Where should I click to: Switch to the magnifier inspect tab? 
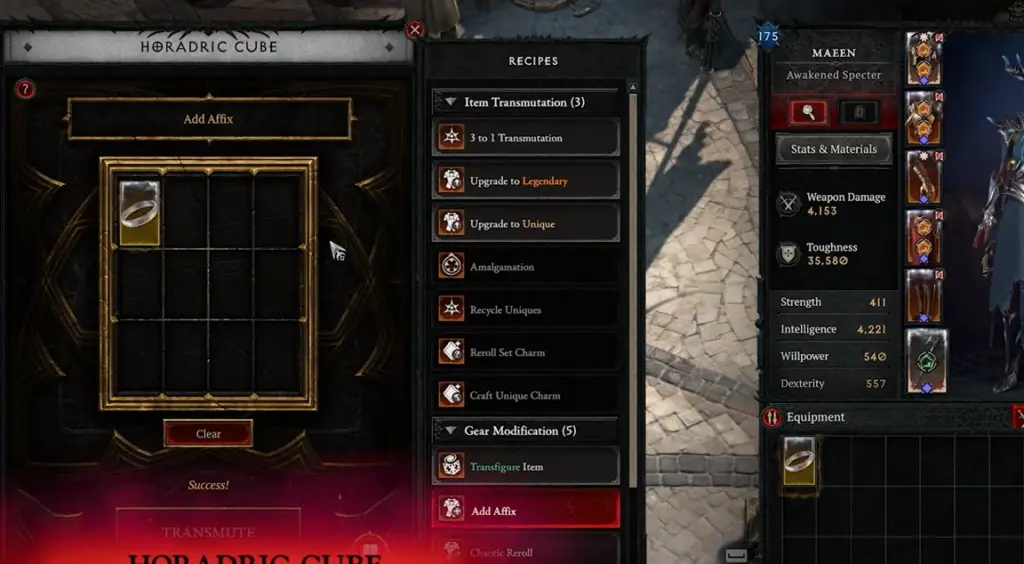click(x=808, y=112)
